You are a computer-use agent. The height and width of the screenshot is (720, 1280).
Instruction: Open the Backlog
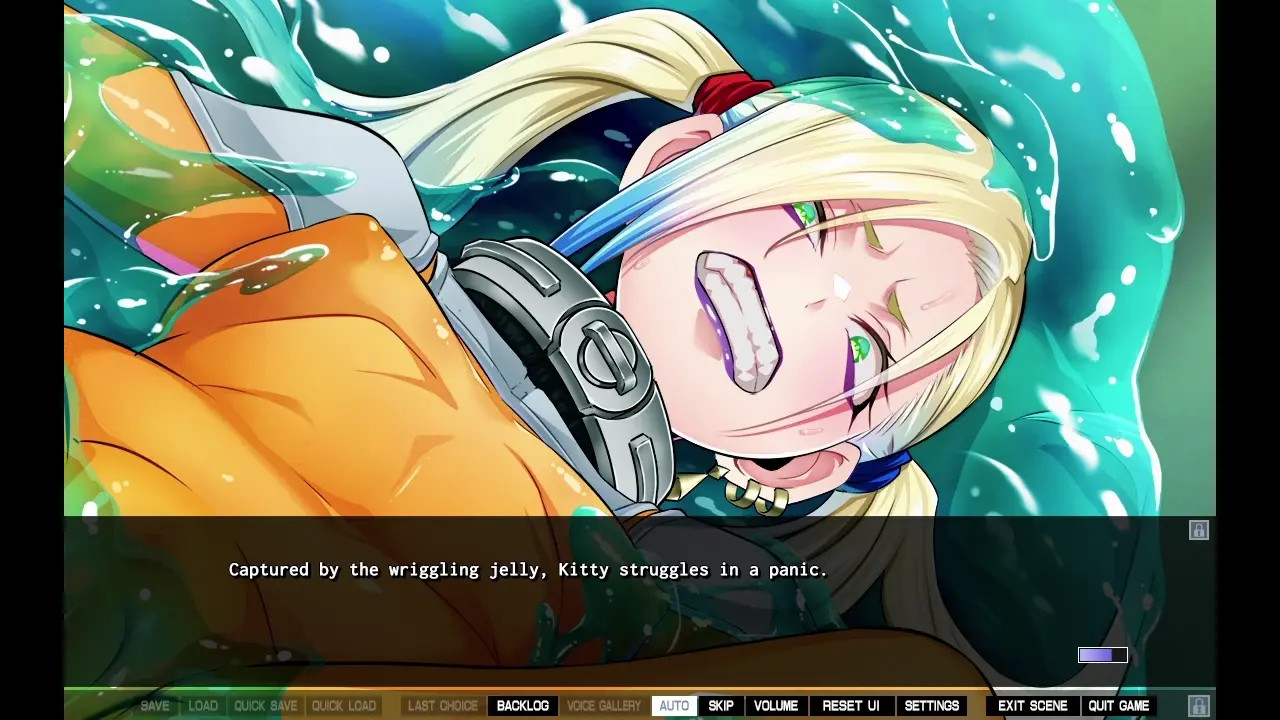(523, 706)
